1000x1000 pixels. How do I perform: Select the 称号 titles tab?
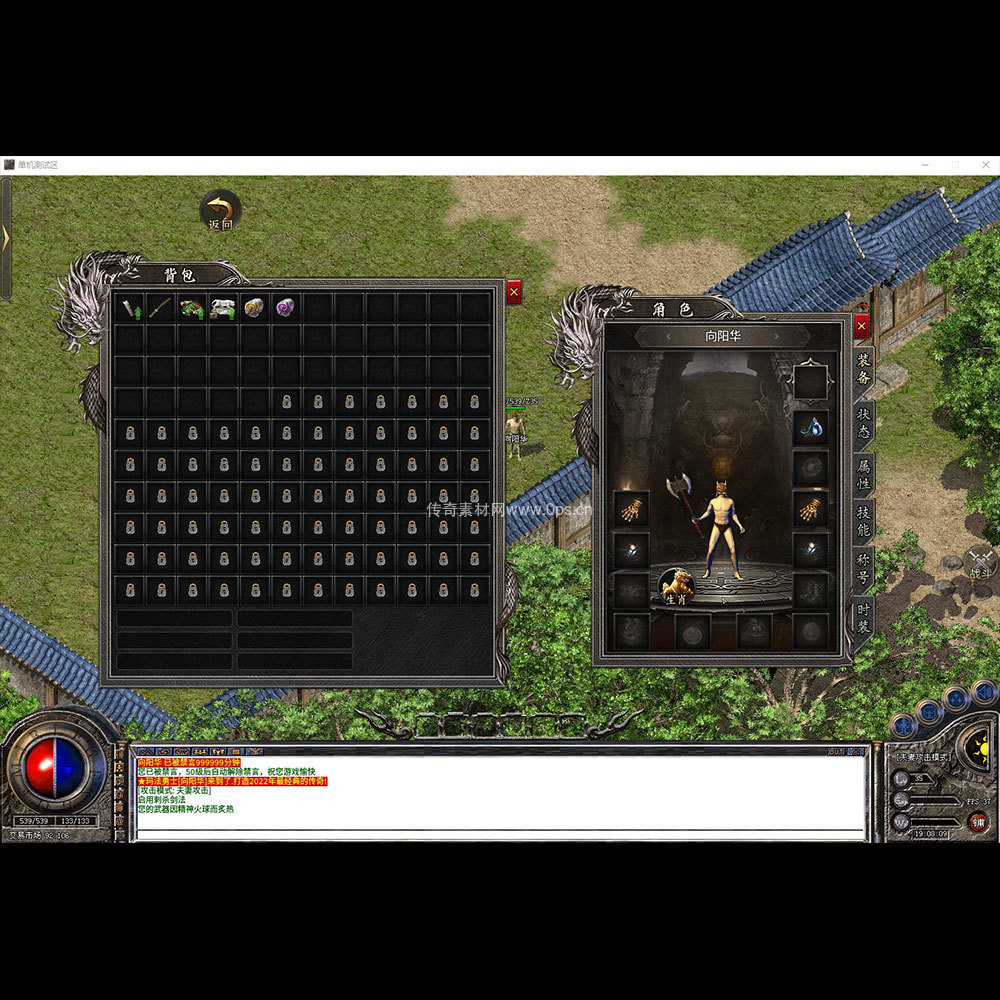[864, 569]
